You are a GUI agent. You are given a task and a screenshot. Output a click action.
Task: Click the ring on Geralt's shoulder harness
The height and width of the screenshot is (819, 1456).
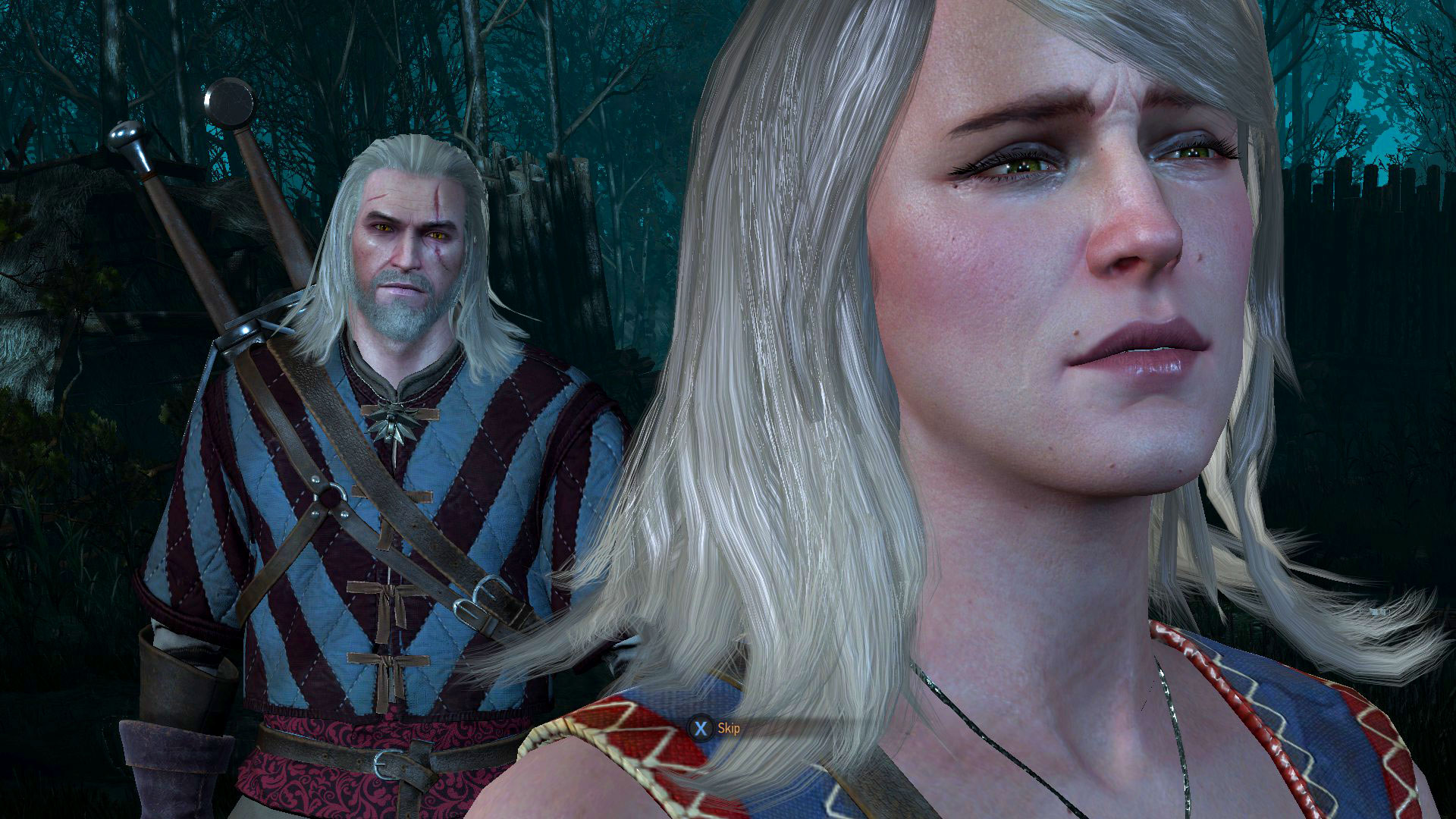[x=330, y=497]
